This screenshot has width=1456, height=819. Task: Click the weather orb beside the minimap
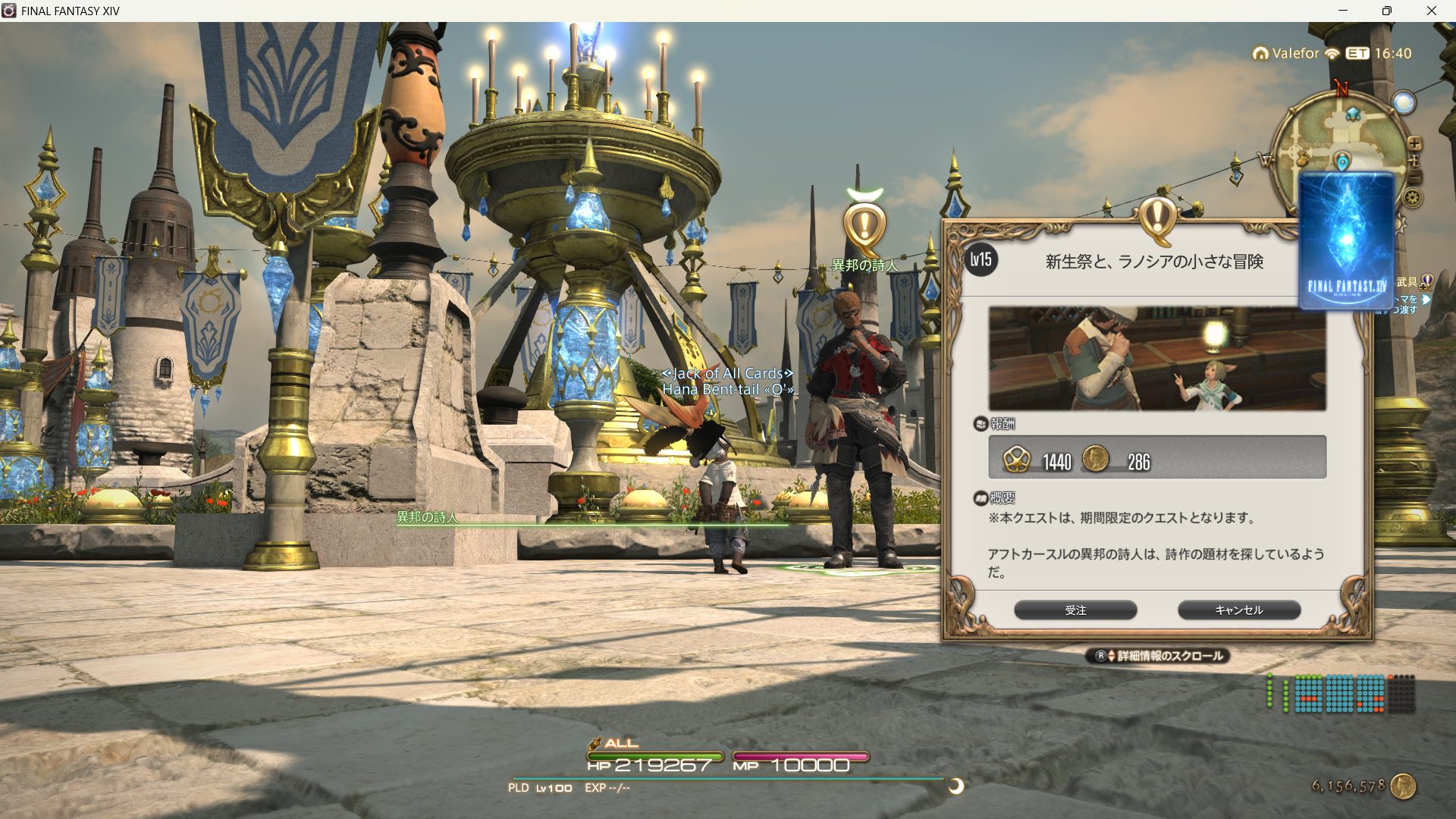coord(1404,103)
